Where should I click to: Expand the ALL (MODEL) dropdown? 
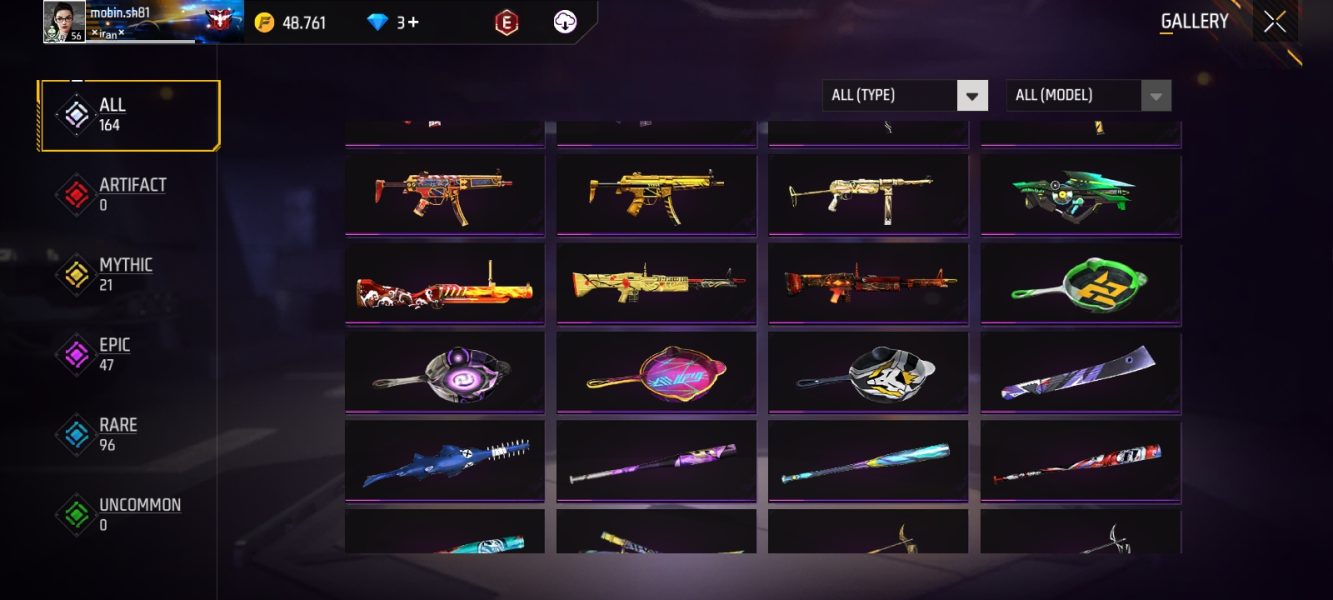(x=1087, y=96)
